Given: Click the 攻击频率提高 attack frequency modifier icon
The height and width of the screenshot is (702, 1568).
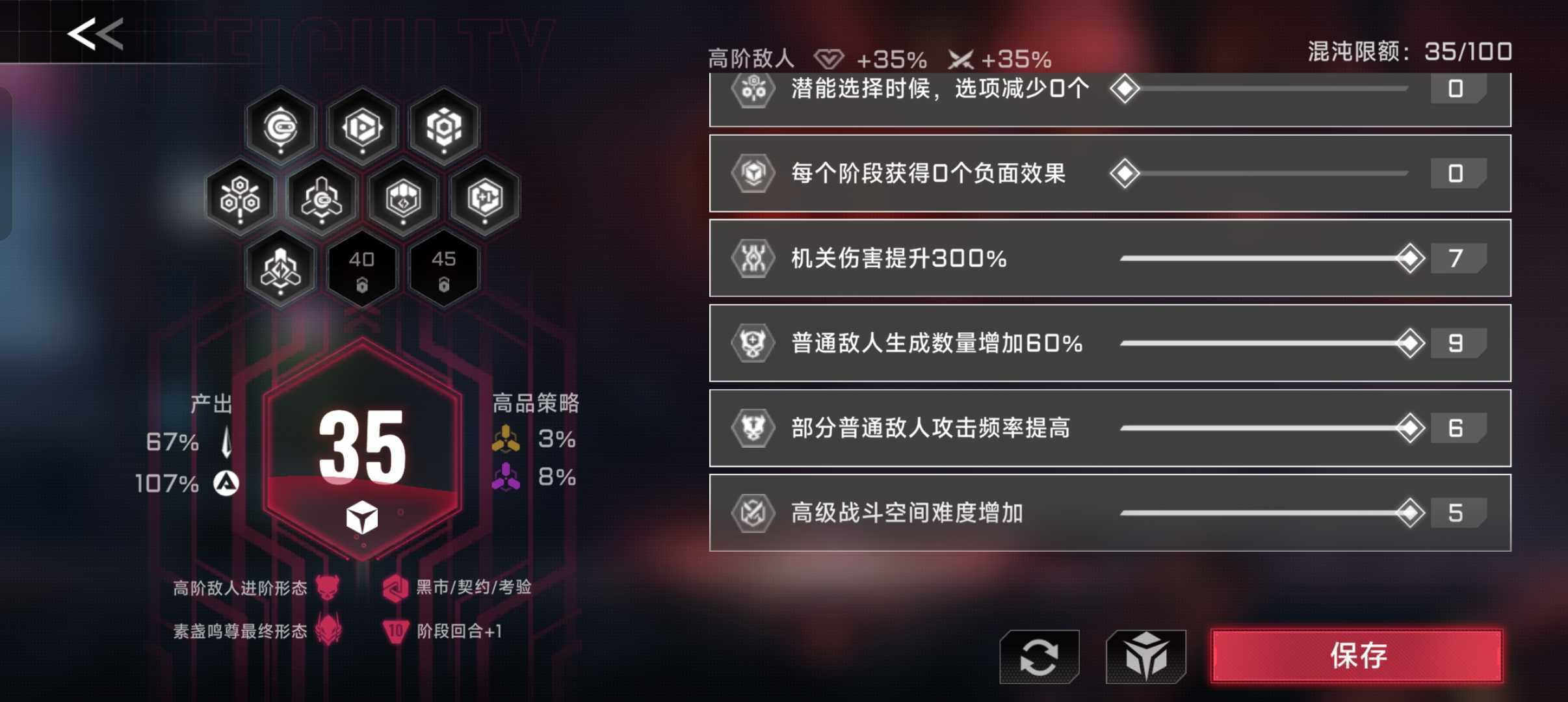Looking at the screenshot, I should click(x=752, y=428).
